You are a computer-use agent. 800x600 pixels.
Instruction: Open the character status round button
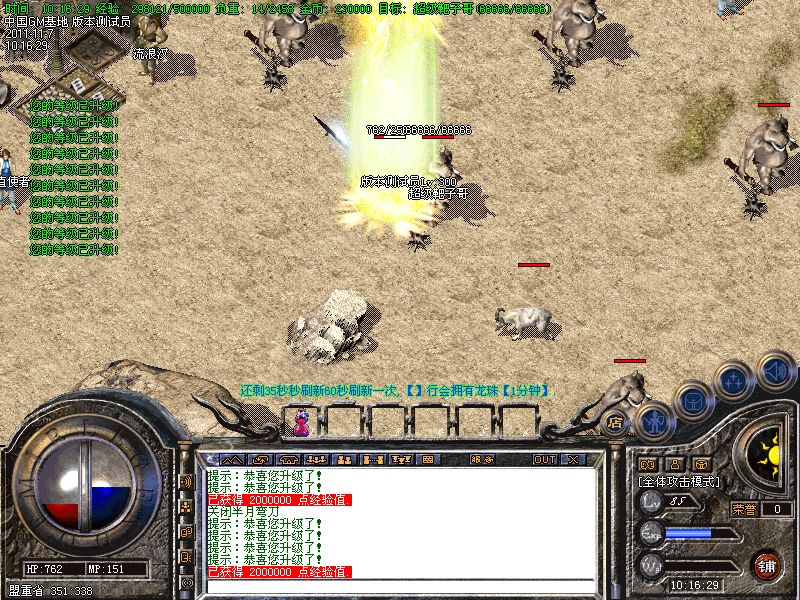coord(653,422)
